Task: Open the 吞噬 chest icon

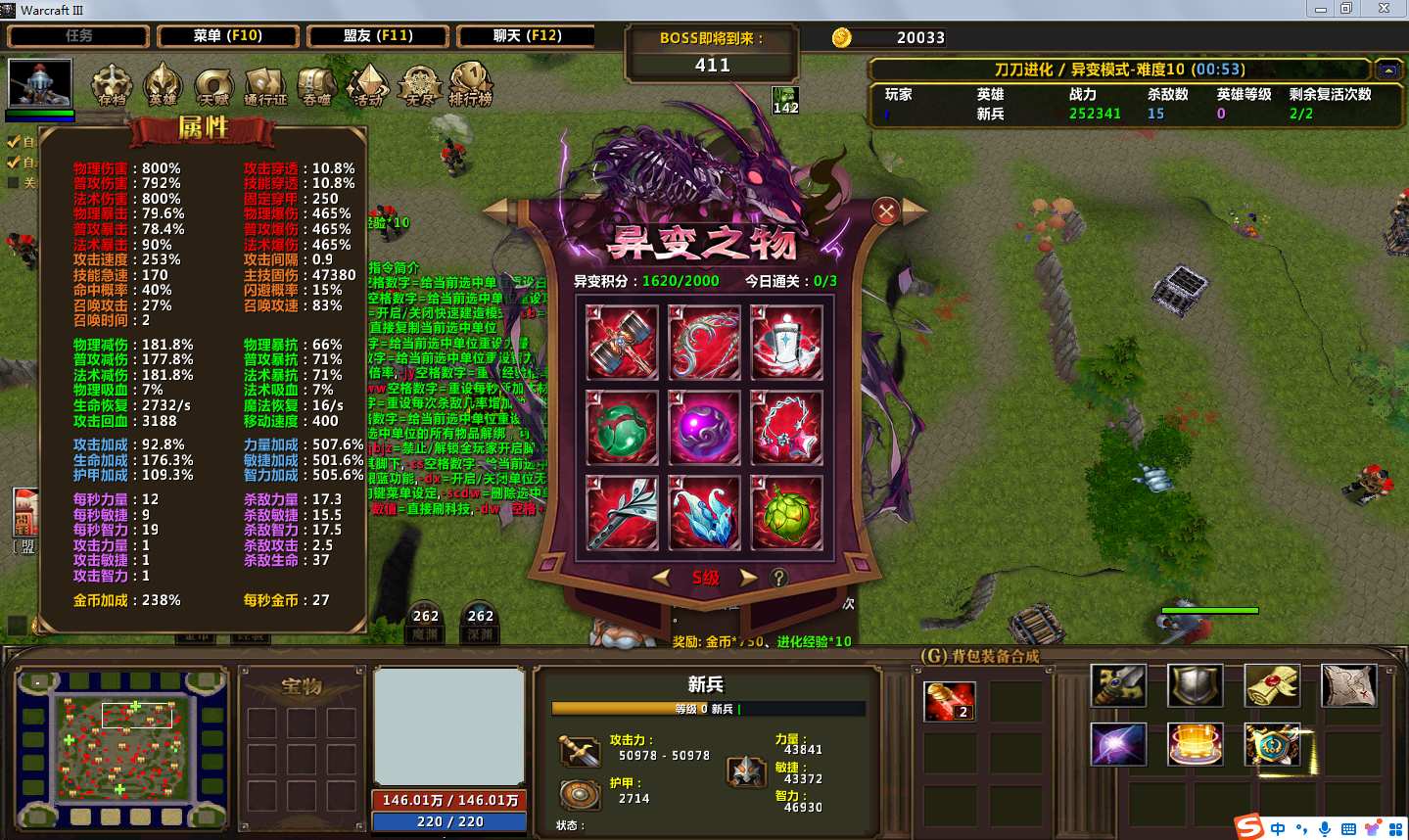Action: (316, 85)
